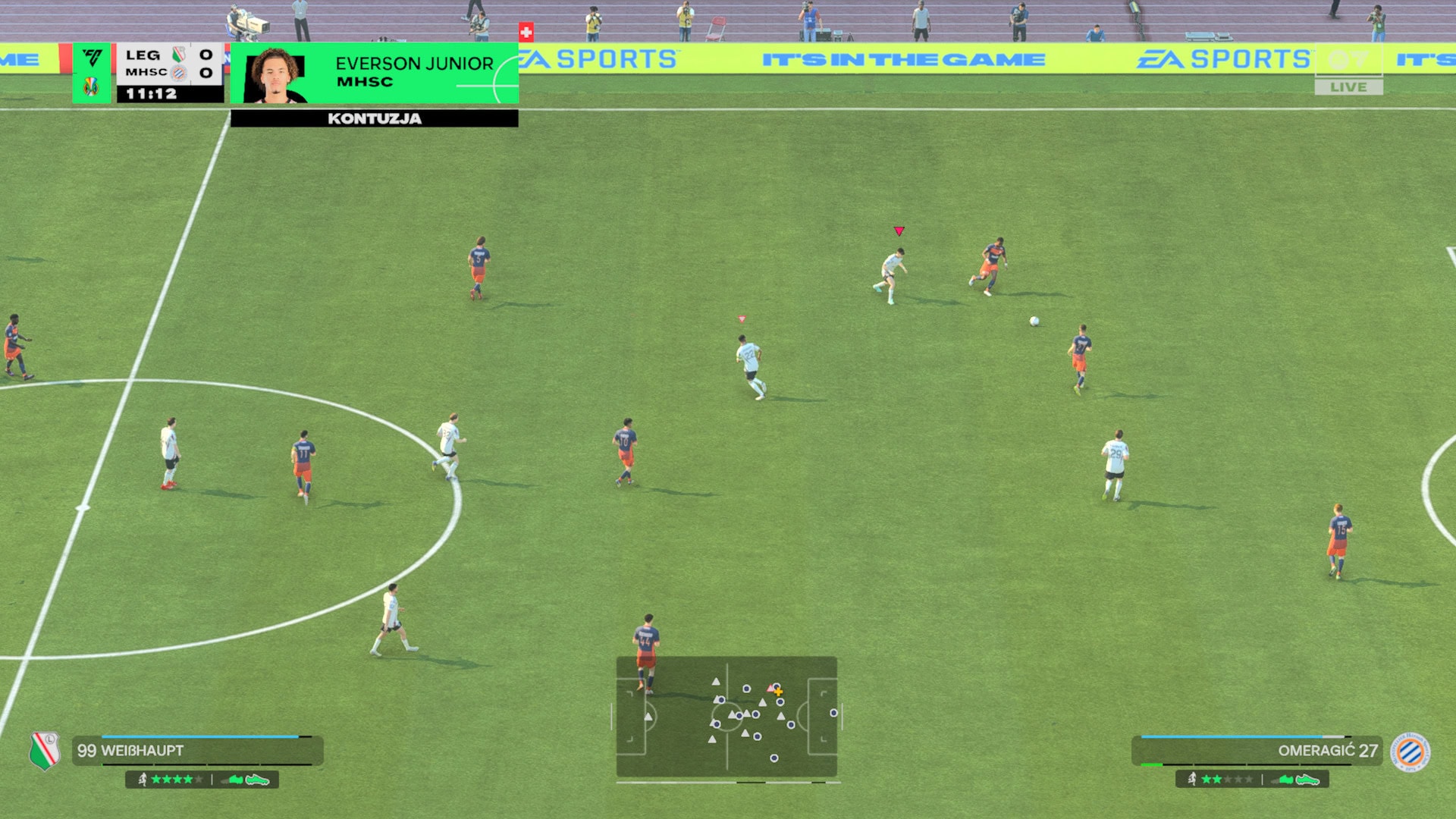This screenshot has height=819, width=1456.
Task: Select the Weißhaupt player name panel
Action: (x=197, y=750)
